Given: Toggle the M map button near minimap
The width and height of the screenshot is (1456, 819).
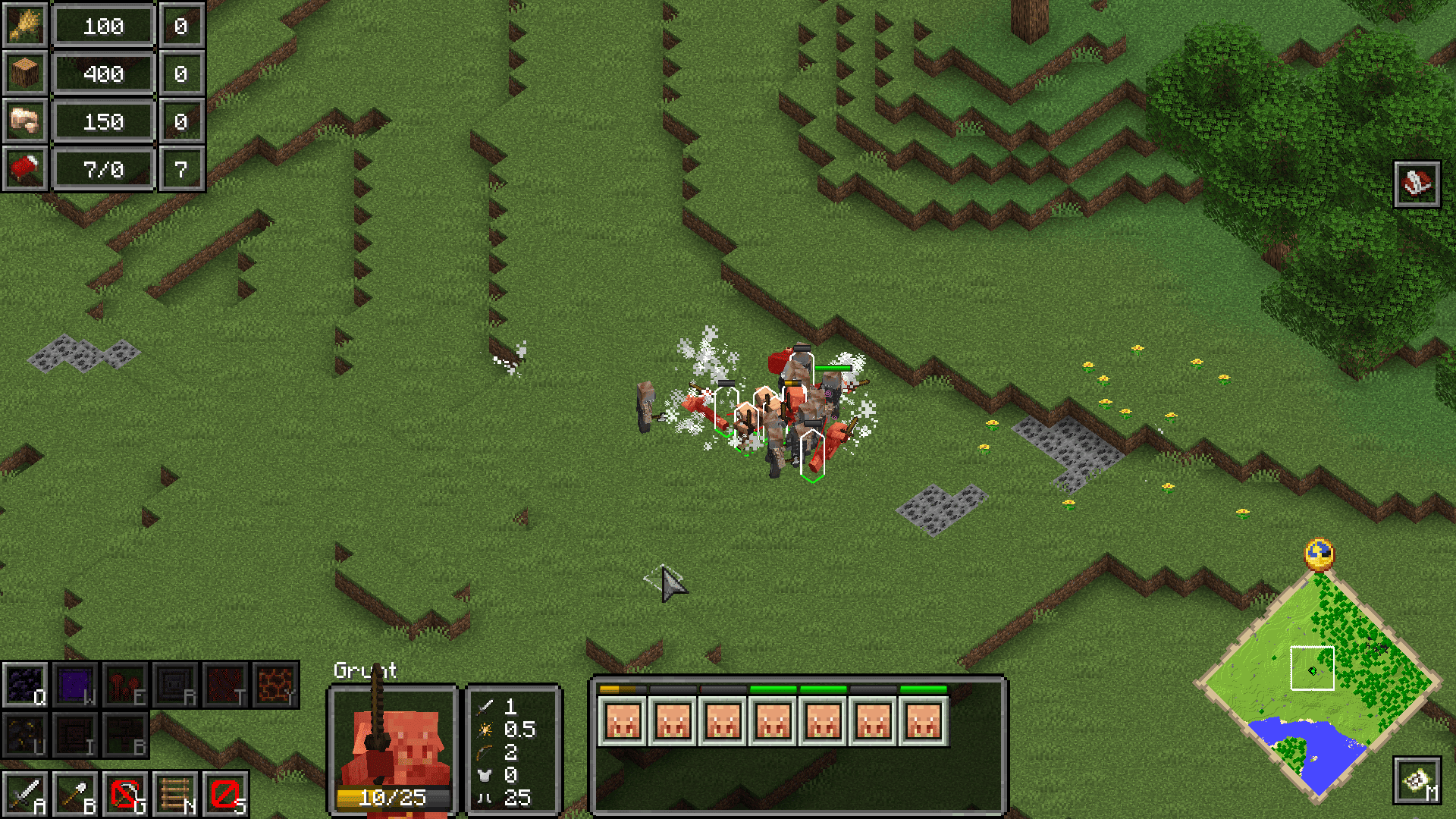Looking at the screenshot, I should [1419, 781].
